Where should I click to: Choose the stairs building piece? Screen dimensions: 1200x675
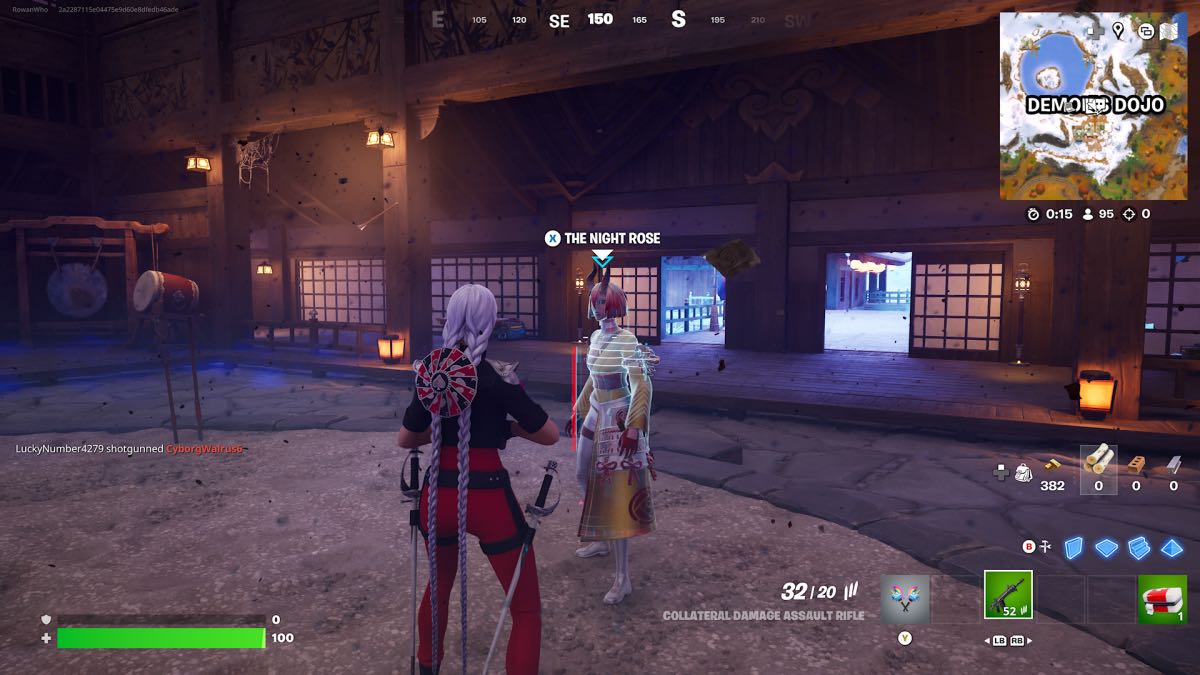point(1139,547)
